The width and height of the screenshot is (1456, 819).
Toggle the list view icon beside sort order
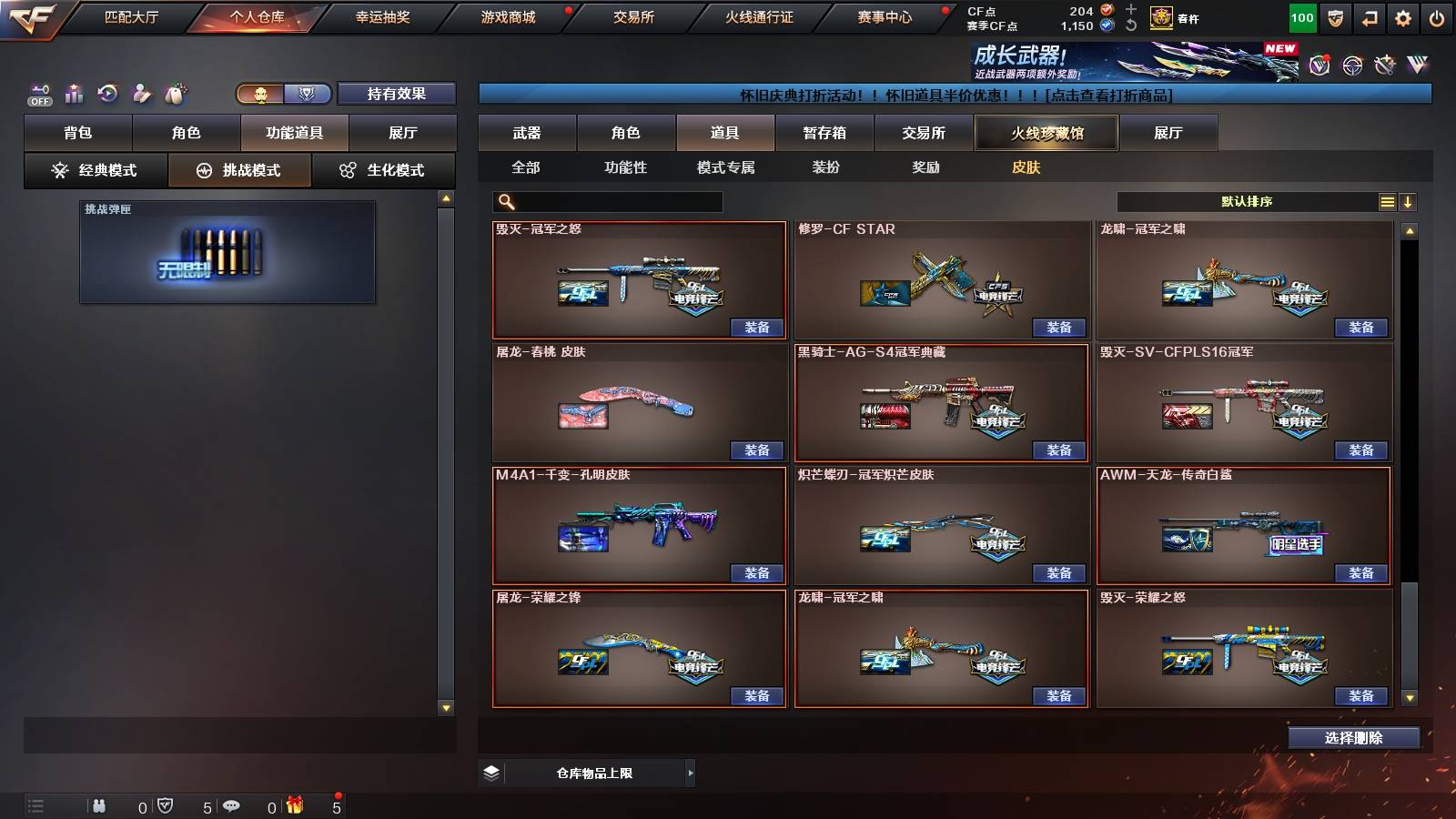(x=1387, y=201)
